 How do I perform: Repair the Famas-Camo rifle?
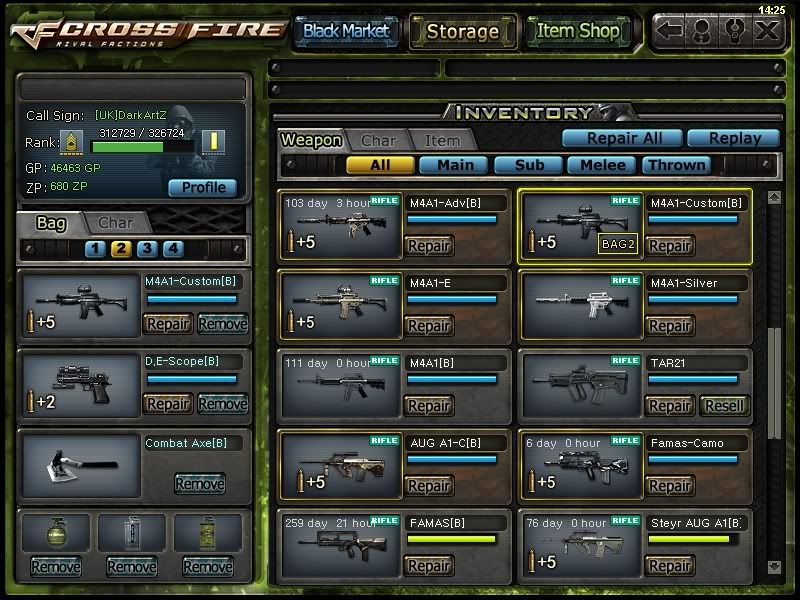(x=670, y=486)
